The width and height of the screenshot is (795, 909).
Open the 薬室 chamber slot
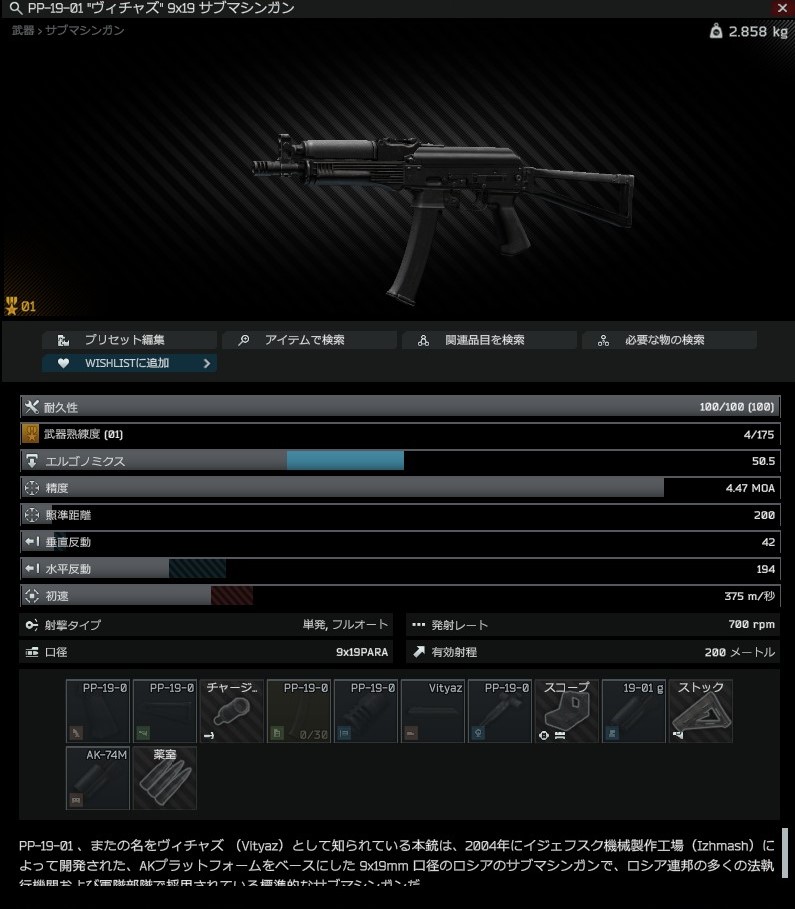pos(165,778)
